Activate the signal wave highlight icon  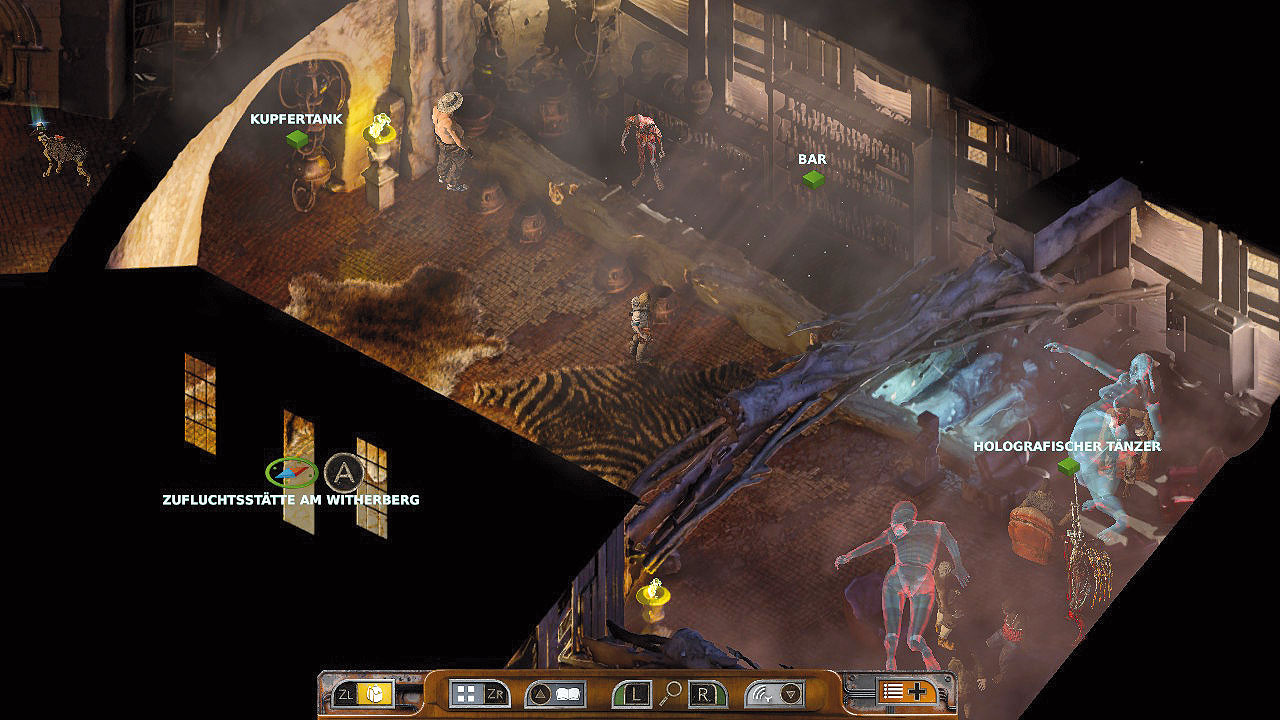coord(763,694)
